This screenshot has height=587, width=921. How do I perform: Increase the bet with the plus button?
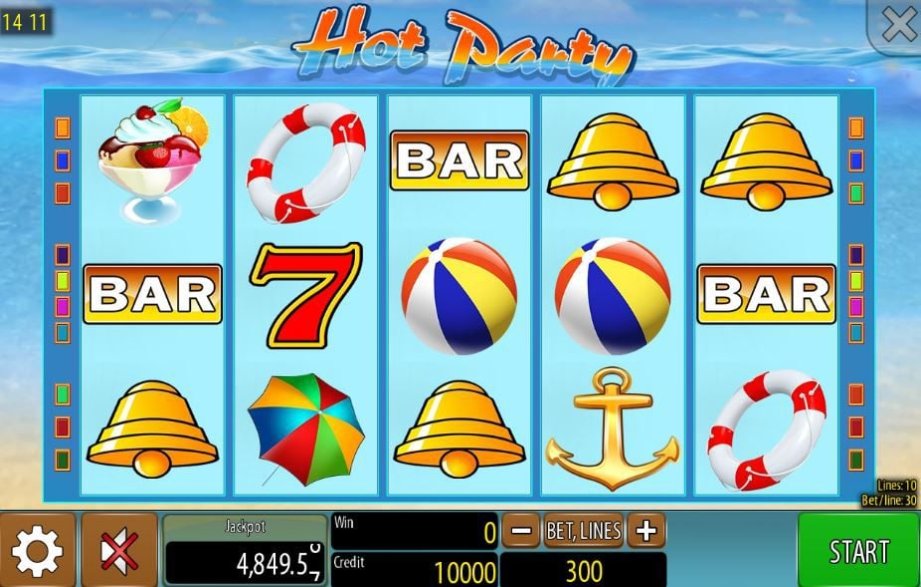coord(647,531)
